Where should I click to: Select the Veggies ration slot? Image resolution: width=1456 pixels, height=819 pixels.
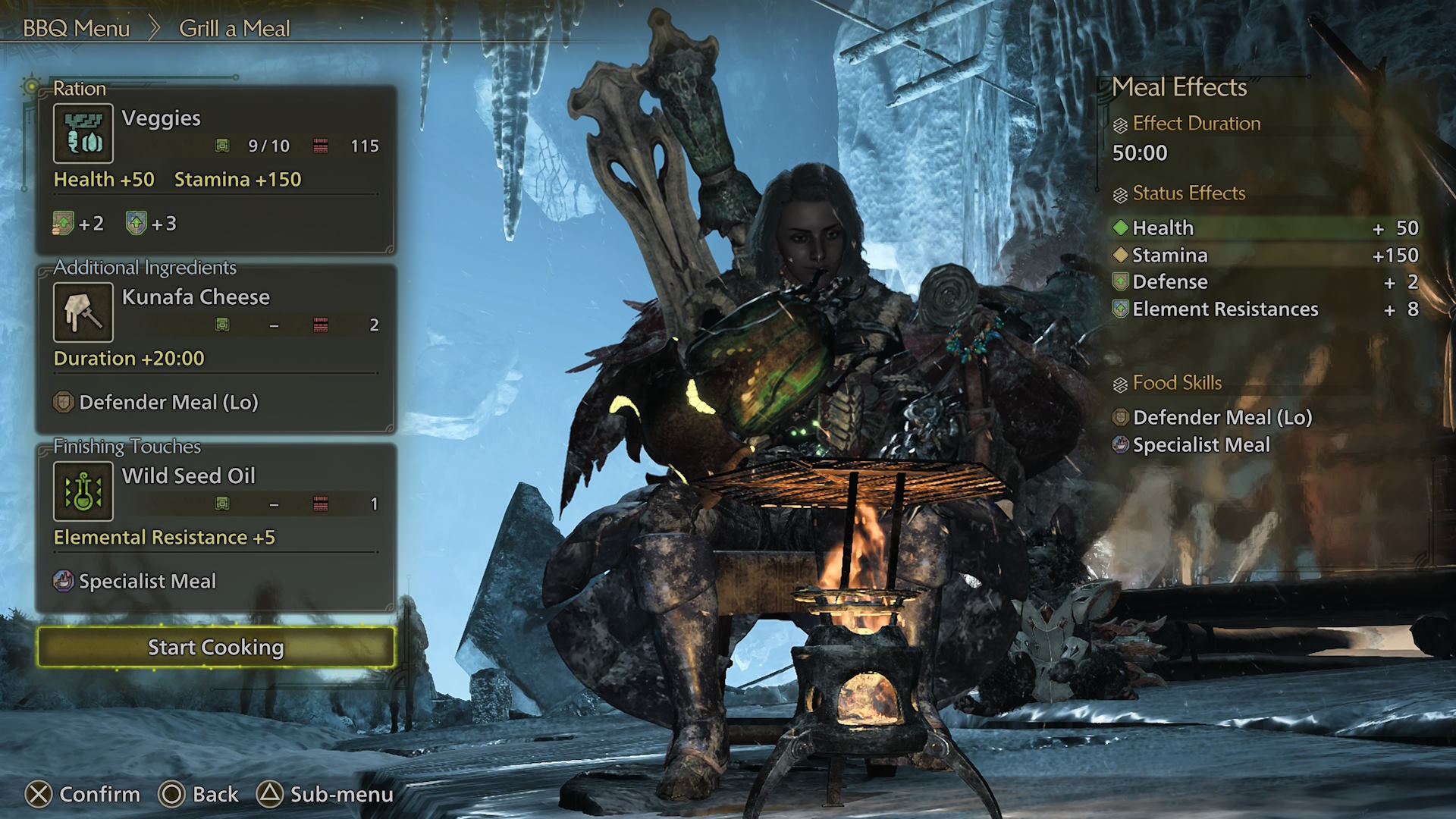(216, 168)
